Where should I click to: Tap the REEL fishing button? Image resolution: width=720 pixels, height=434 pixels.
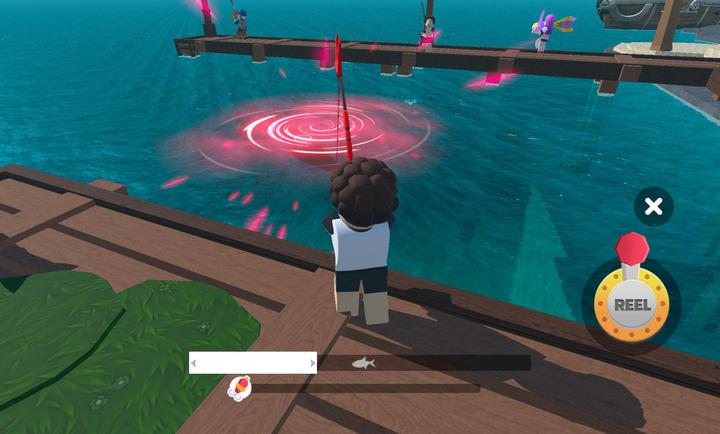[x=631, y=304]
